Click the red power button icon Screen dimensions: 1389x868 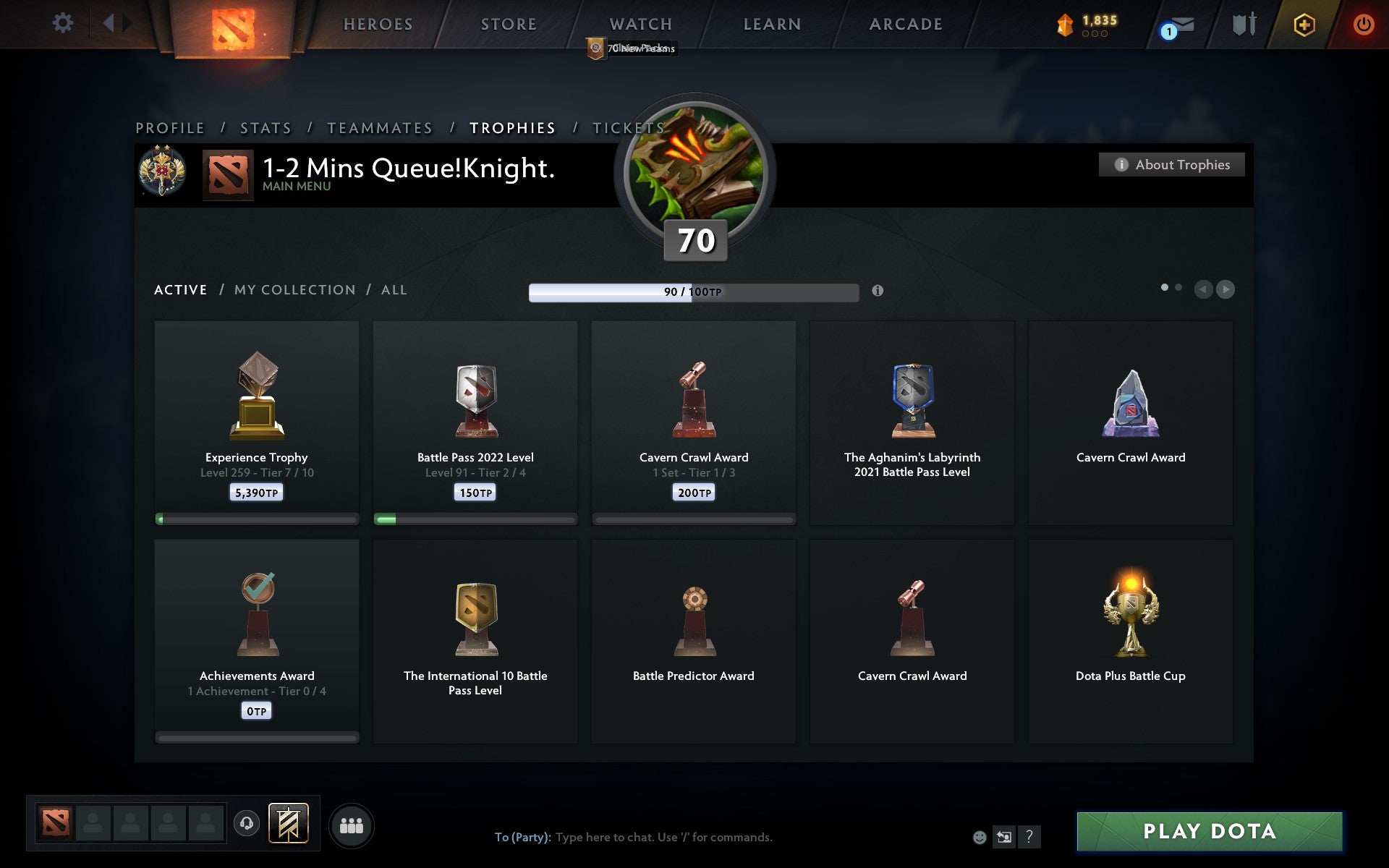1364,23
